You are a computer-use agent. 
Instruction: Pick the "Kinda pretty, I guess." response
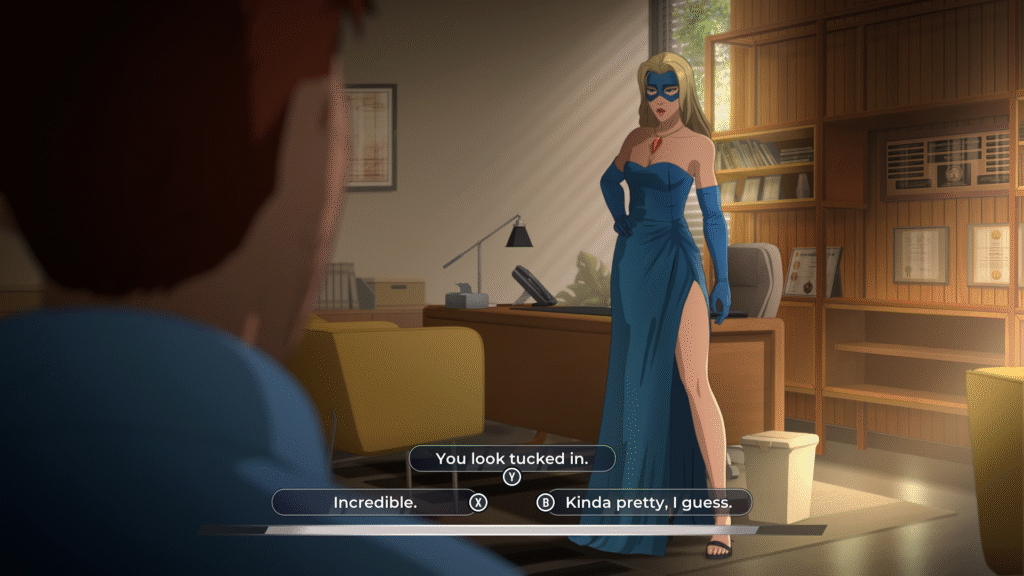coord(648,502)
